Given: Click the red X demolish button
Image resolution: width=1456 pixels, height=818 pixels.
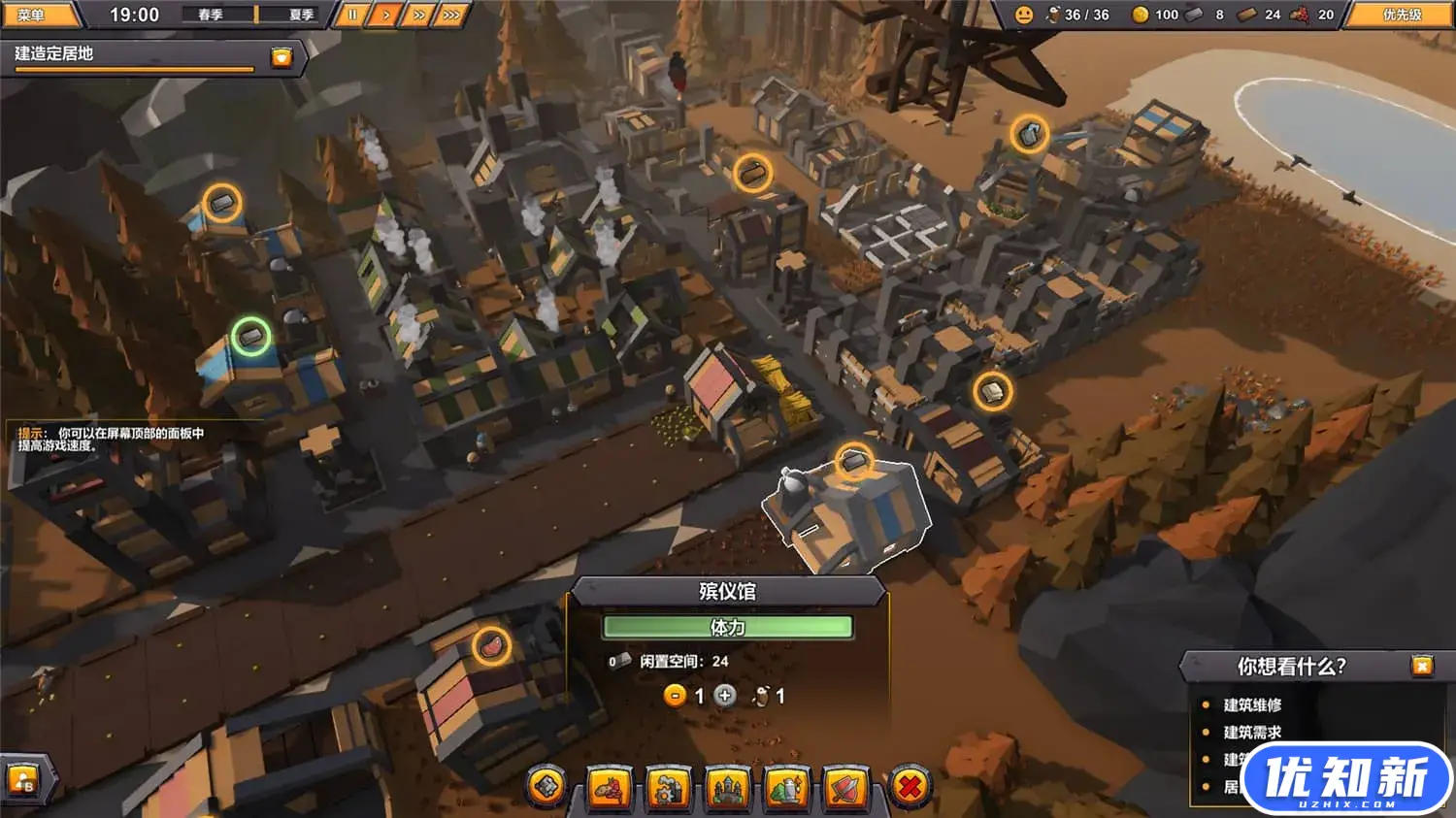Looking at the screenshot, I should point(909,787).
